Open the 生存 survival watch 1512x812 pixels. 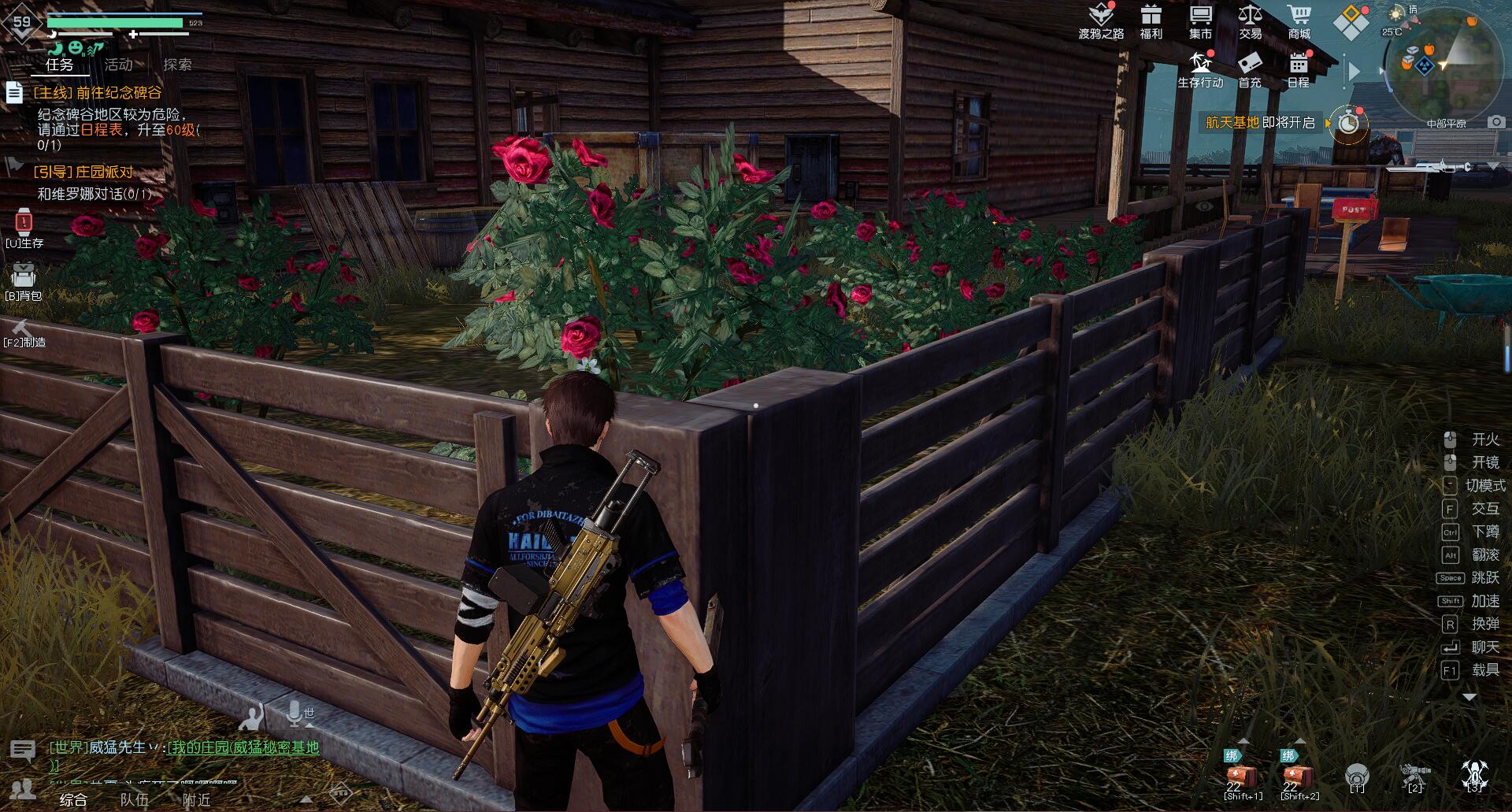[24, 227]
